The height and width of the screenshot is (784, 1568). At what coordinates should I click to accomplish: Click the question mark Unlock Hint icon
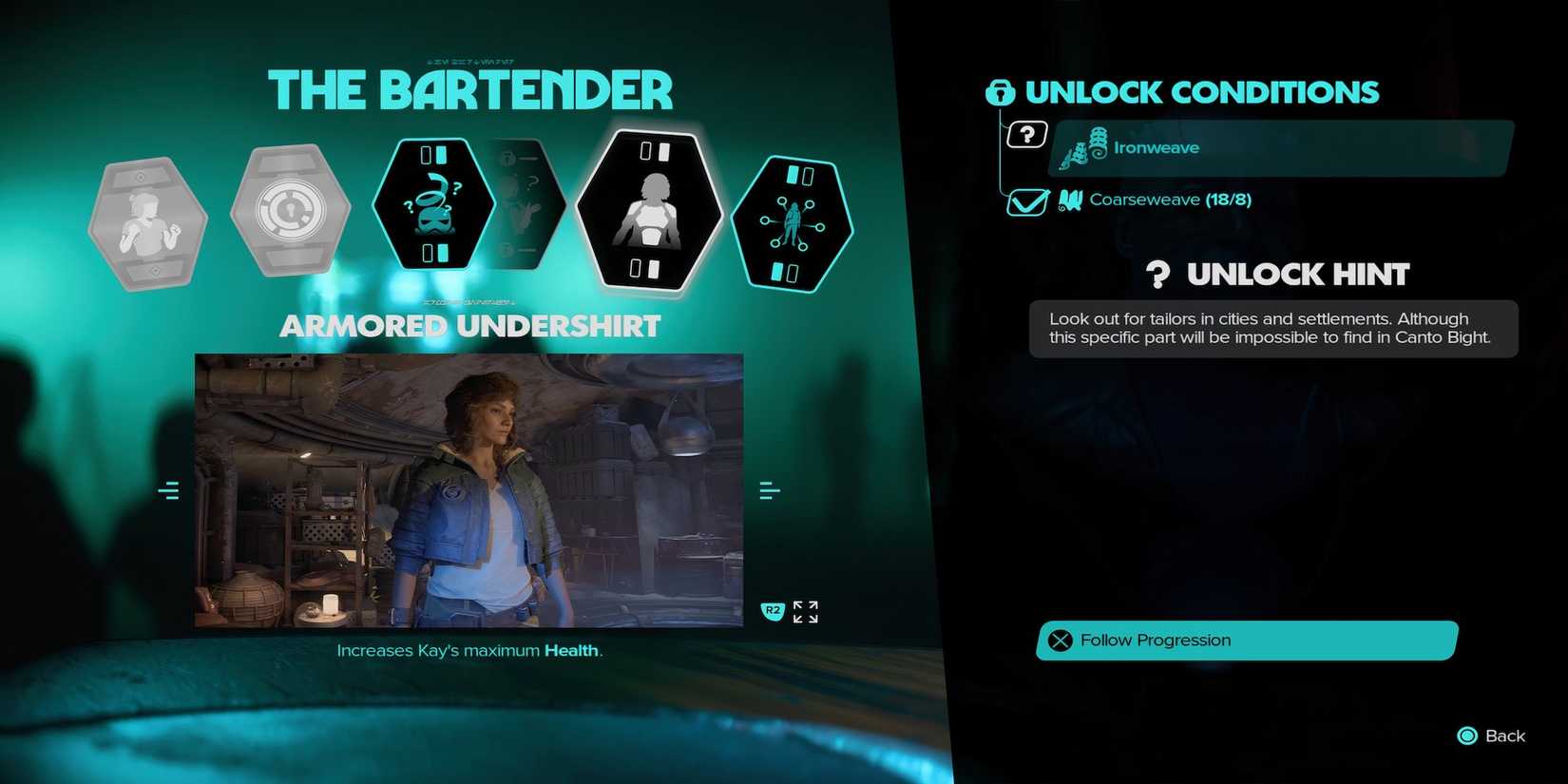click(1157, 274)
